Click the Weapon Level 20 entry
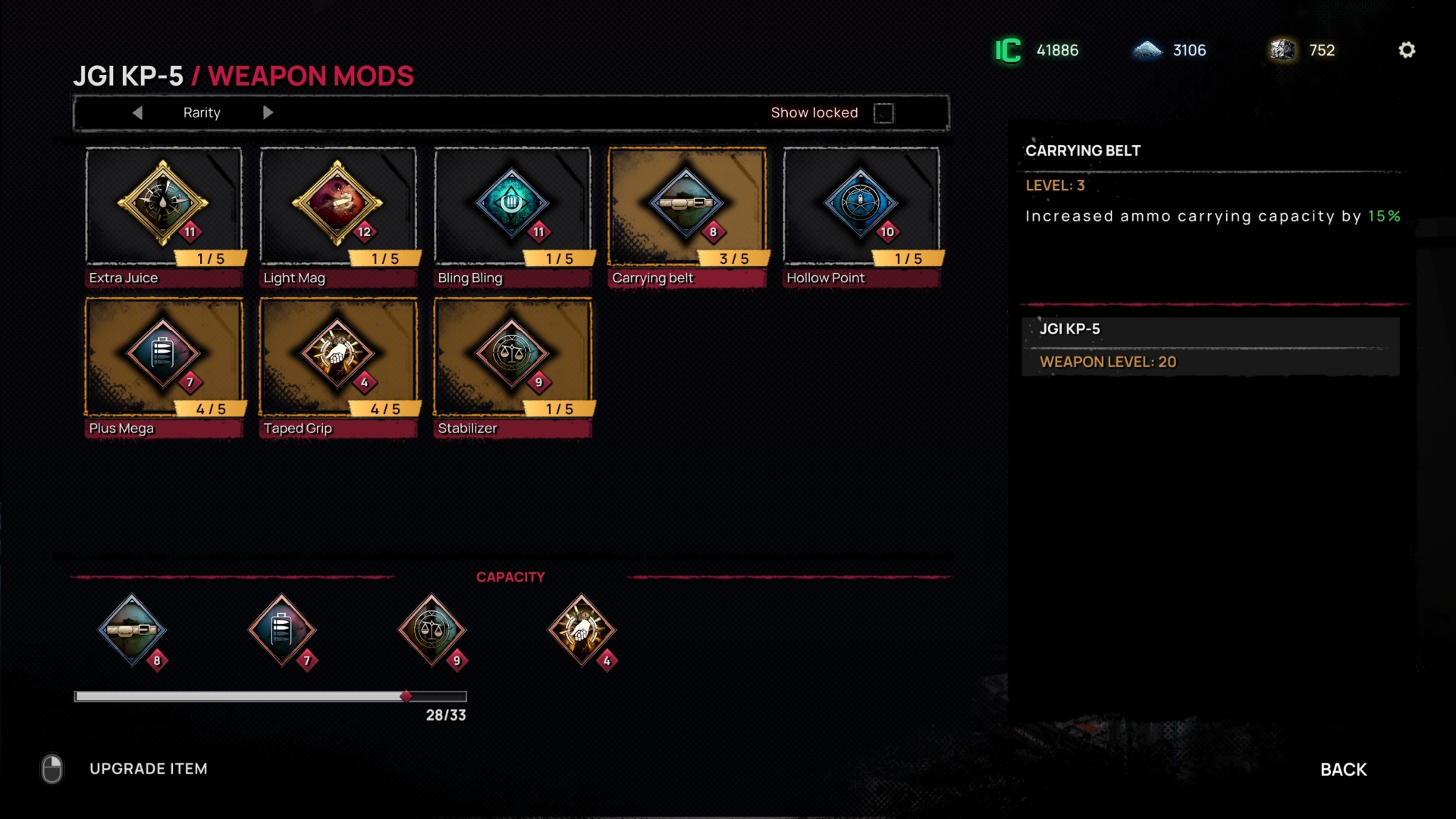 1212,362
